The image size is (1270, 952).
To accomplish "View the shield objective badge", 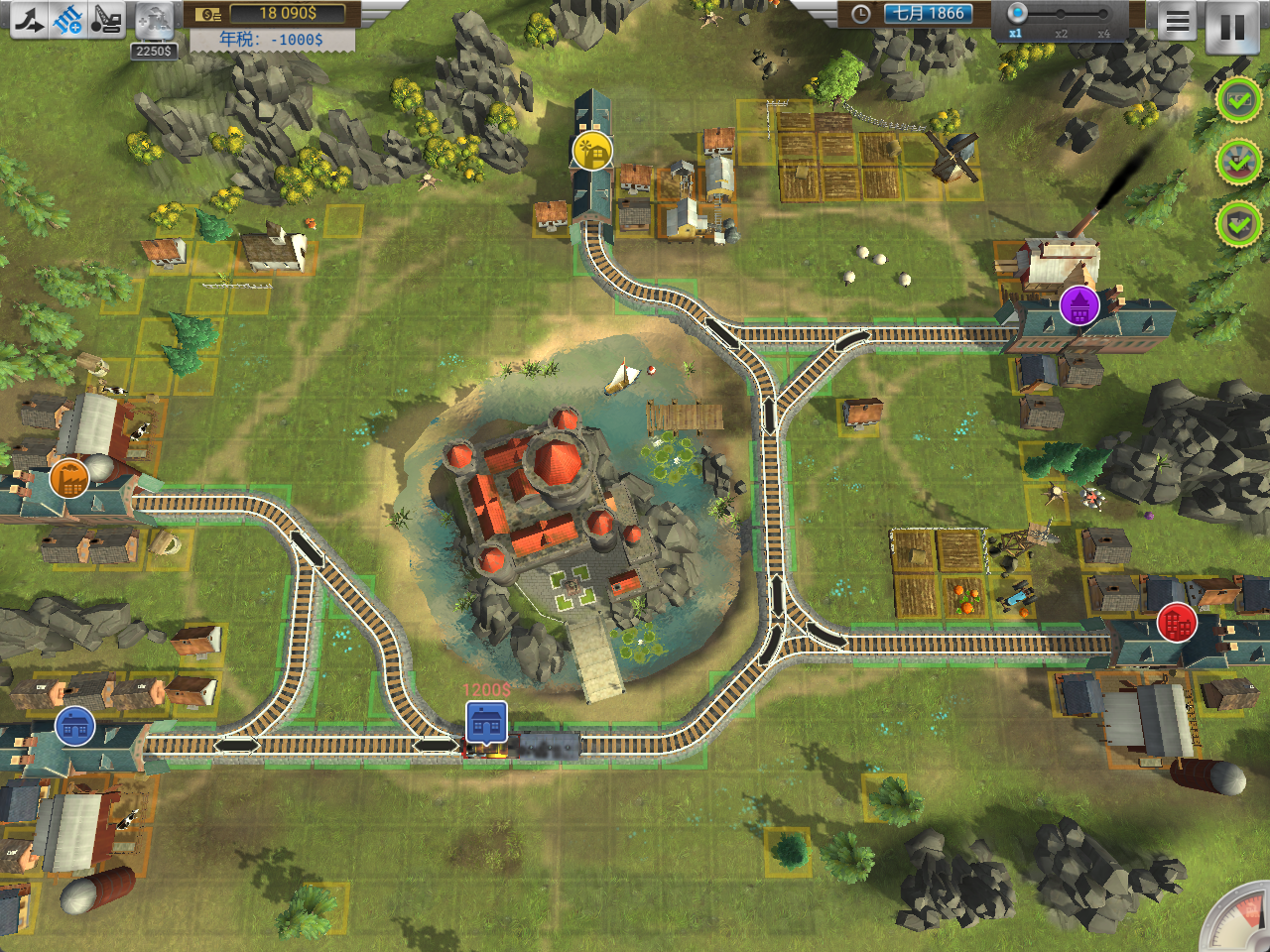I will [x=1238, y=224].
